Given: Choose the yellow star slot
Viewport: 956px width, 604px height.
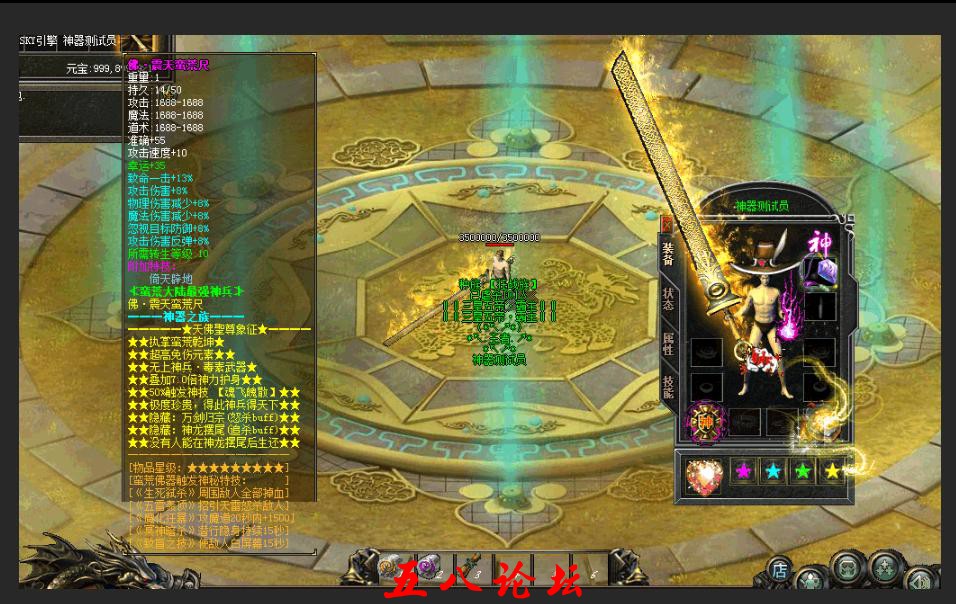Looking at the screenshot, I should pos(832,471).
